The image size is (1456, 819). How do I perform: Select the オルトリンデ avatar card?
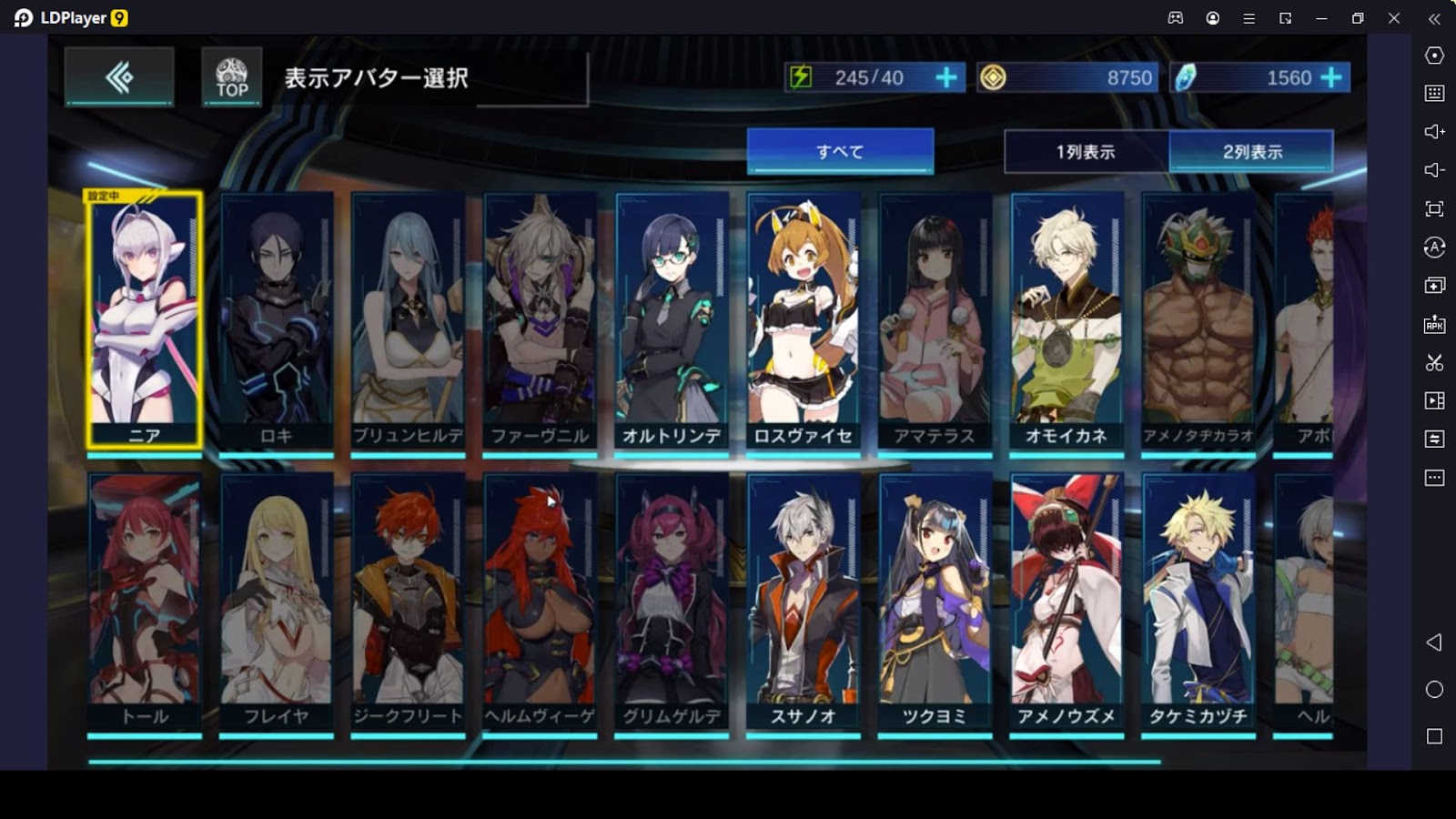(672, 318)
